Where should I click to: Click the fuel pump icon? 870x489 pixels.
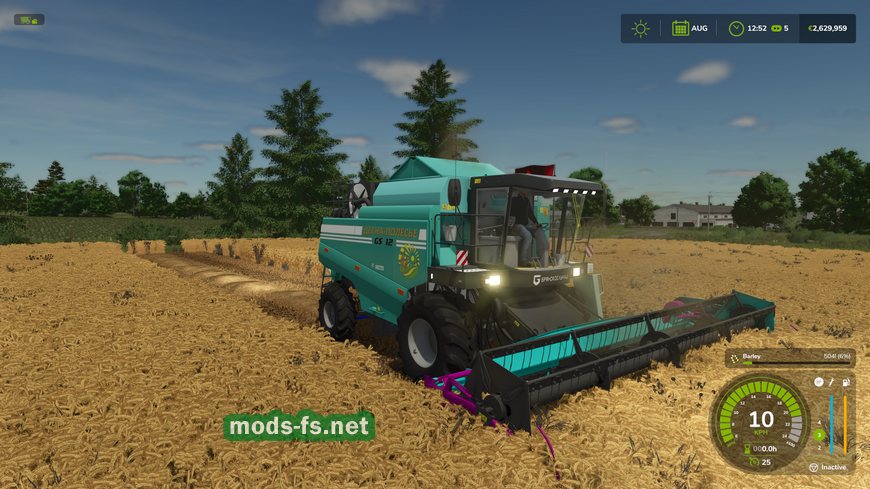(x=846, y=382)
